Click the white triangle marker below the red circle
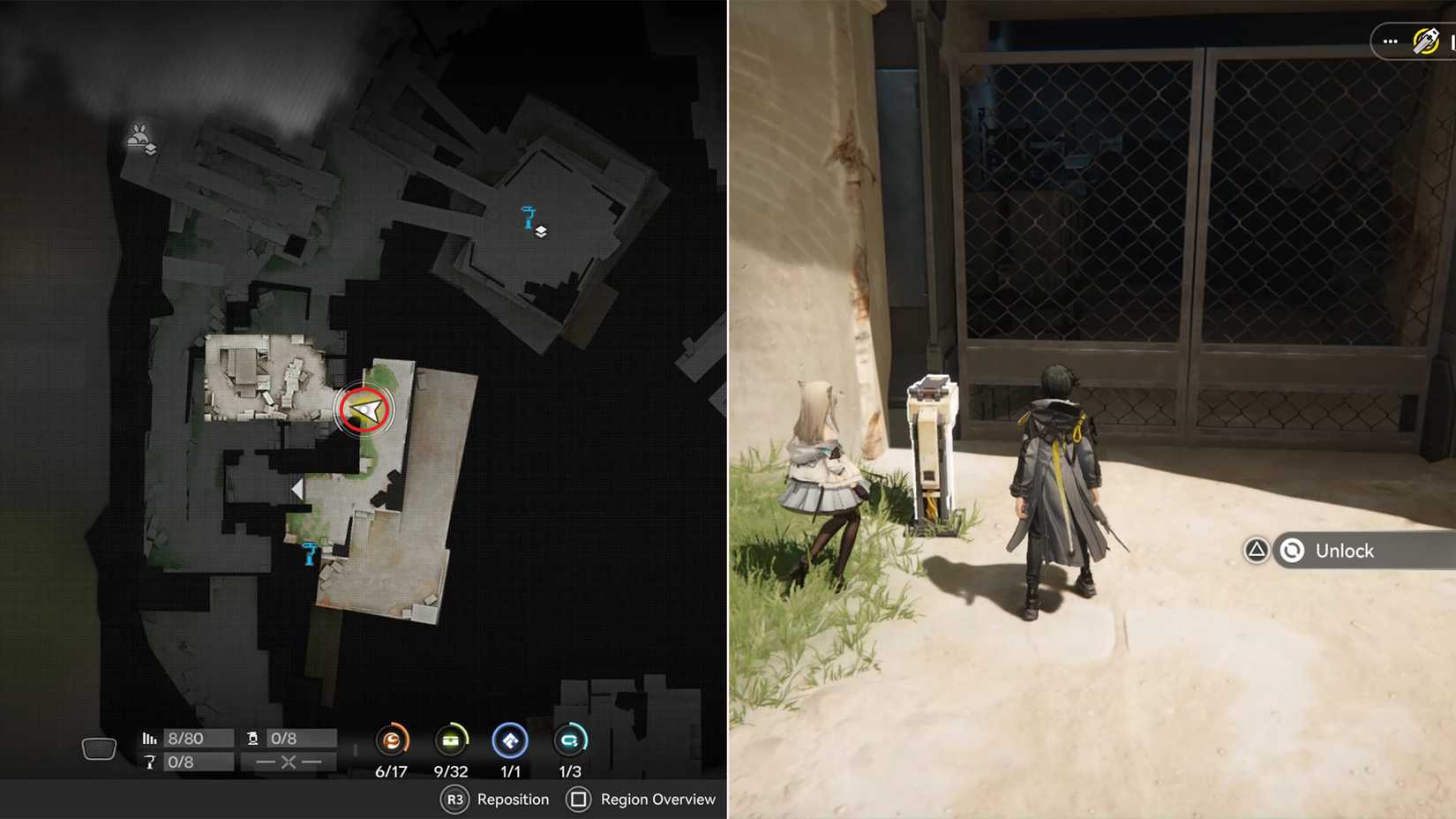Viewport: 1456px width, 819px height. (298, 488)
